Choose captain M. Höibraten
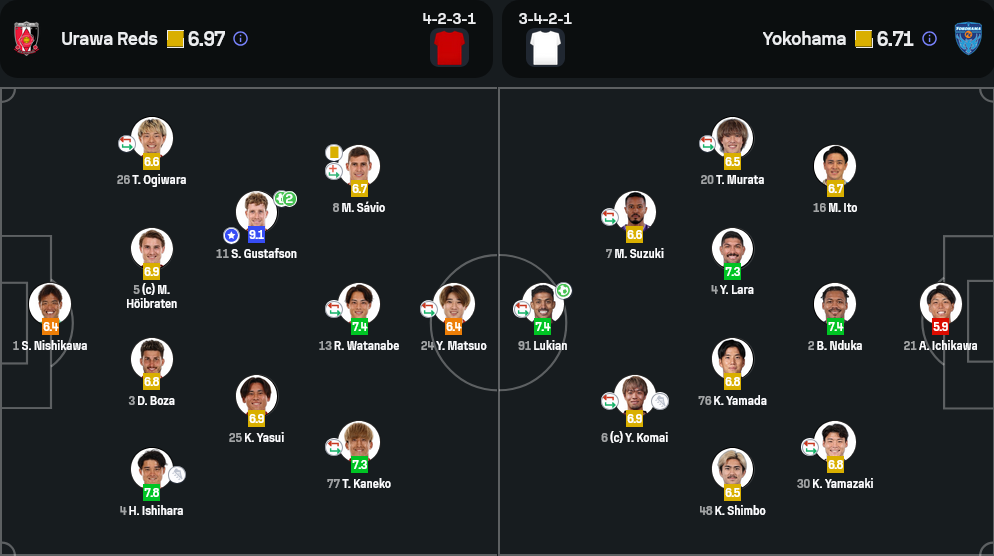The width and height of the screenshot is (994, 556). 152,249
